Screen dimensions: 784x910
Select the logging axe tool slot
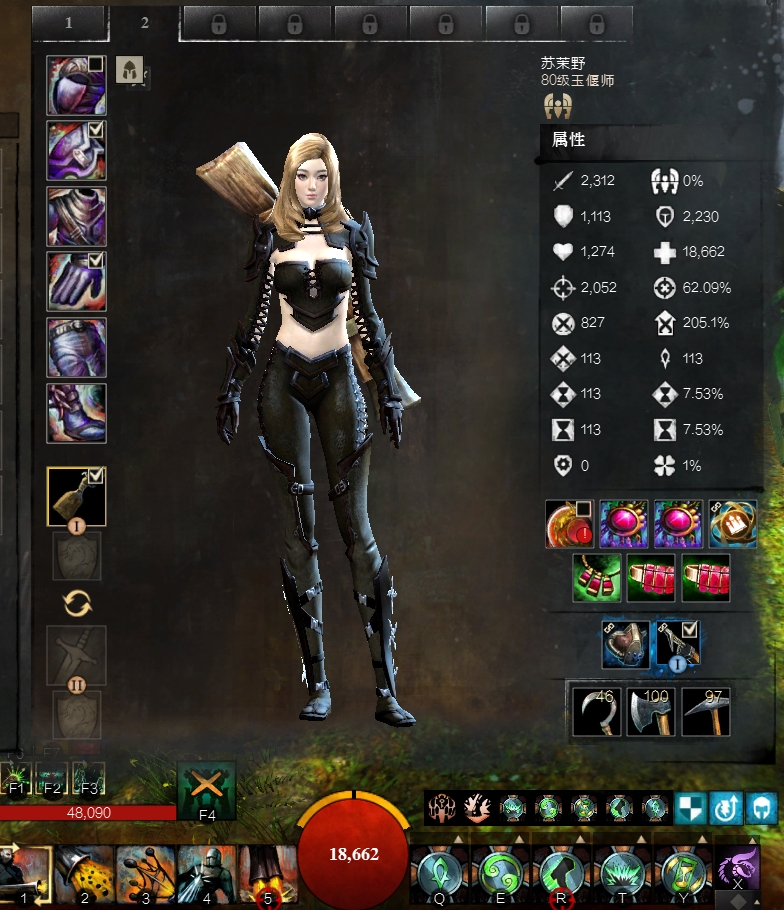pyautogui.click(x=651, y=711)
